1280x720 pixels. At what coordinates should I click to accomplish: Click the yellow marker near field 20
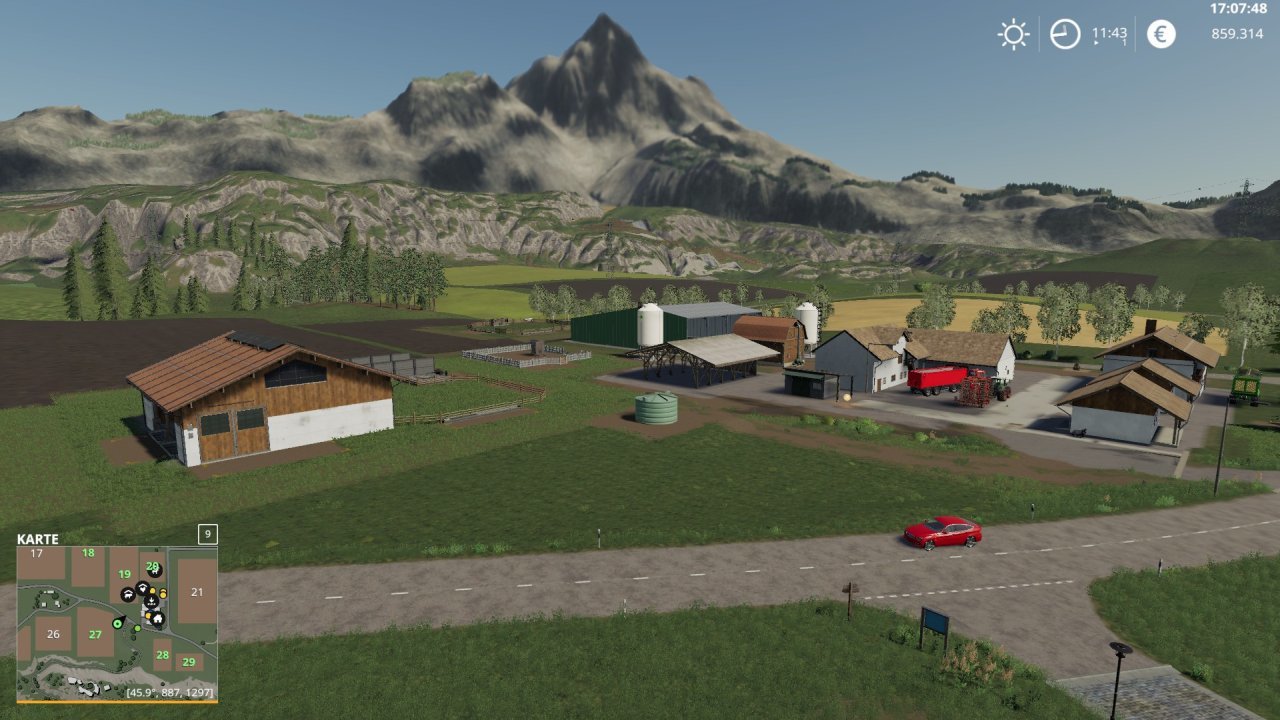click(x=153, y=590)
